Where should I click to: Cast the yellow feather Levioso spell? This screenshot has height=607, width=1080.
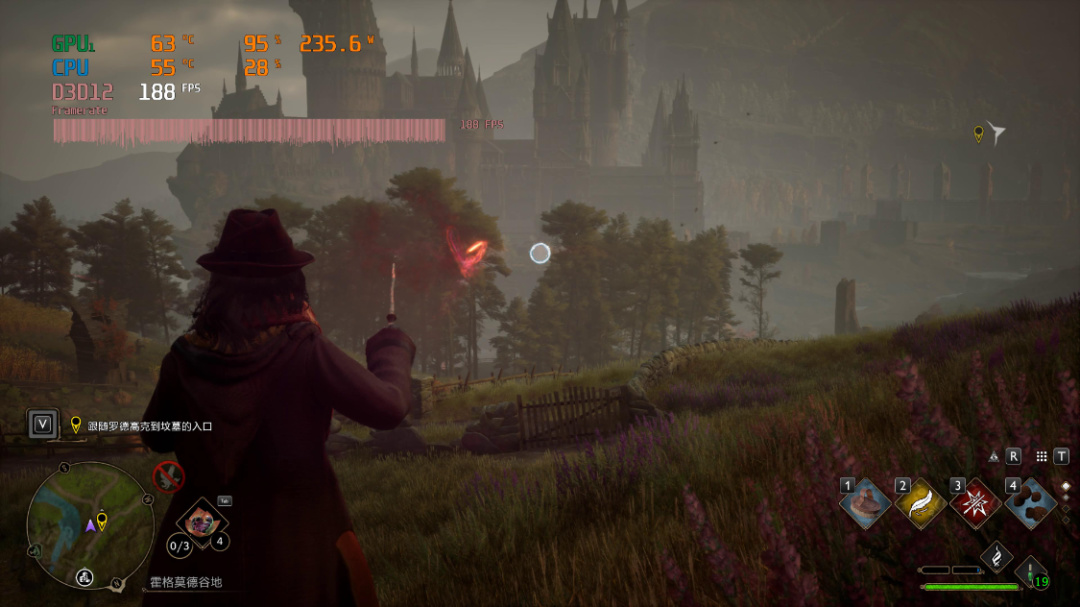tap(920, 503)
